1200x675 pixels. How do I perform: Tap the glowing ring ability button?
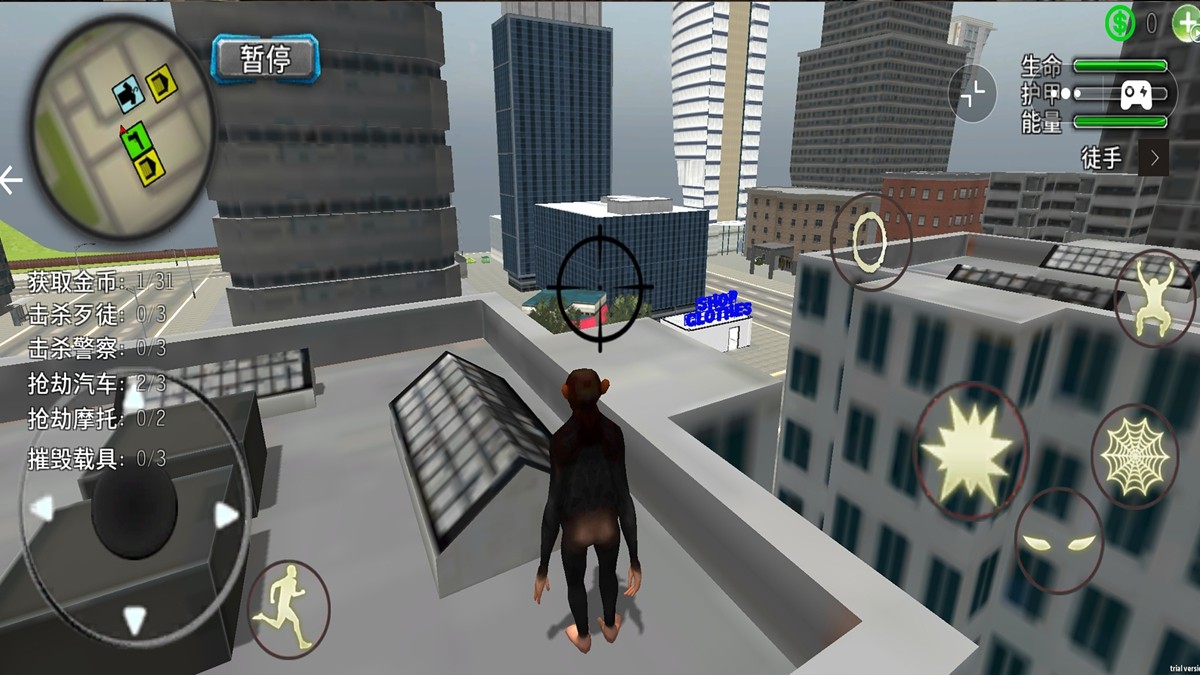point(870,240)
